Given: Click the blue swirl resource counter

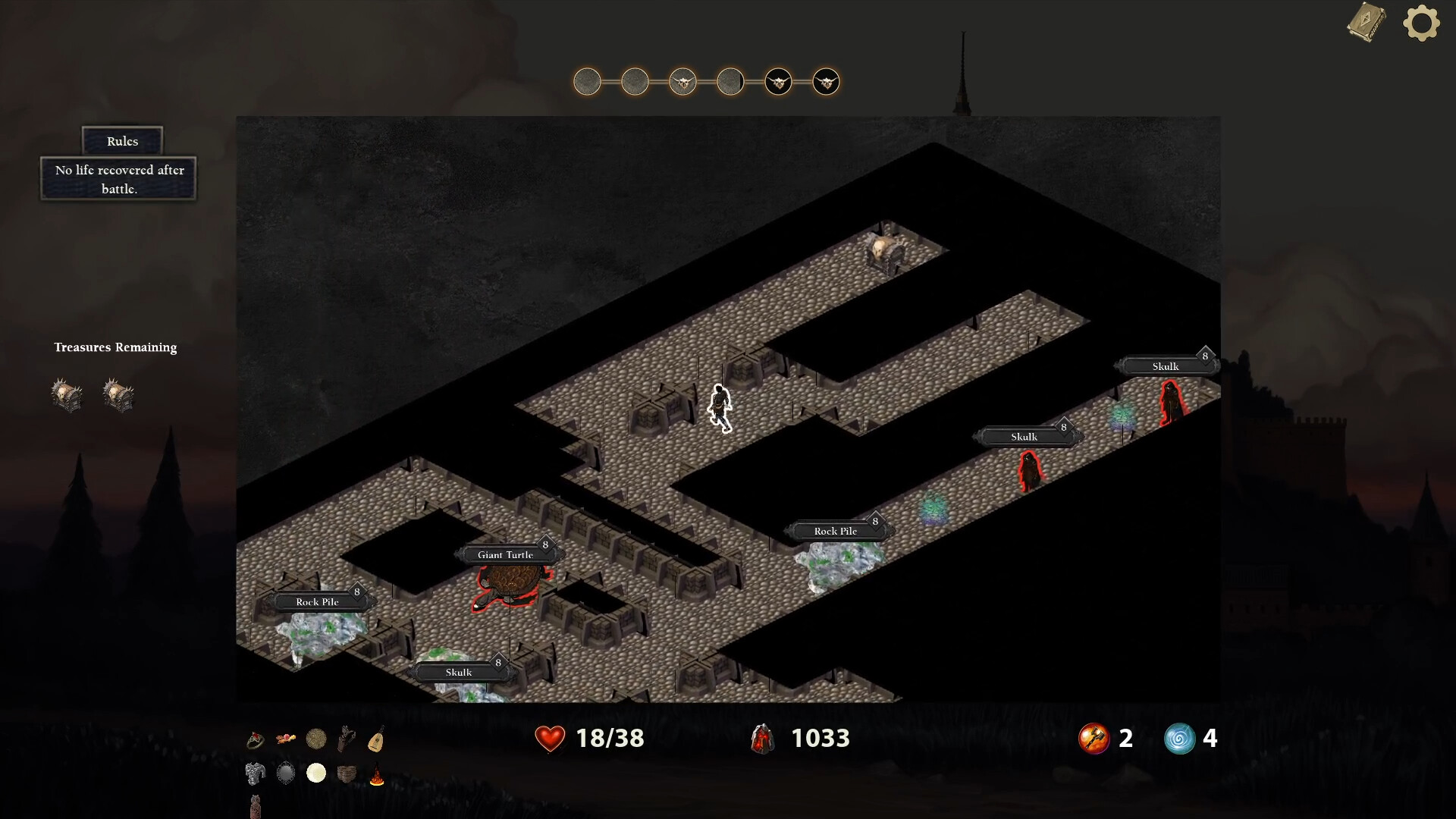Looking at the screenshot, I should coord(1181,738).
